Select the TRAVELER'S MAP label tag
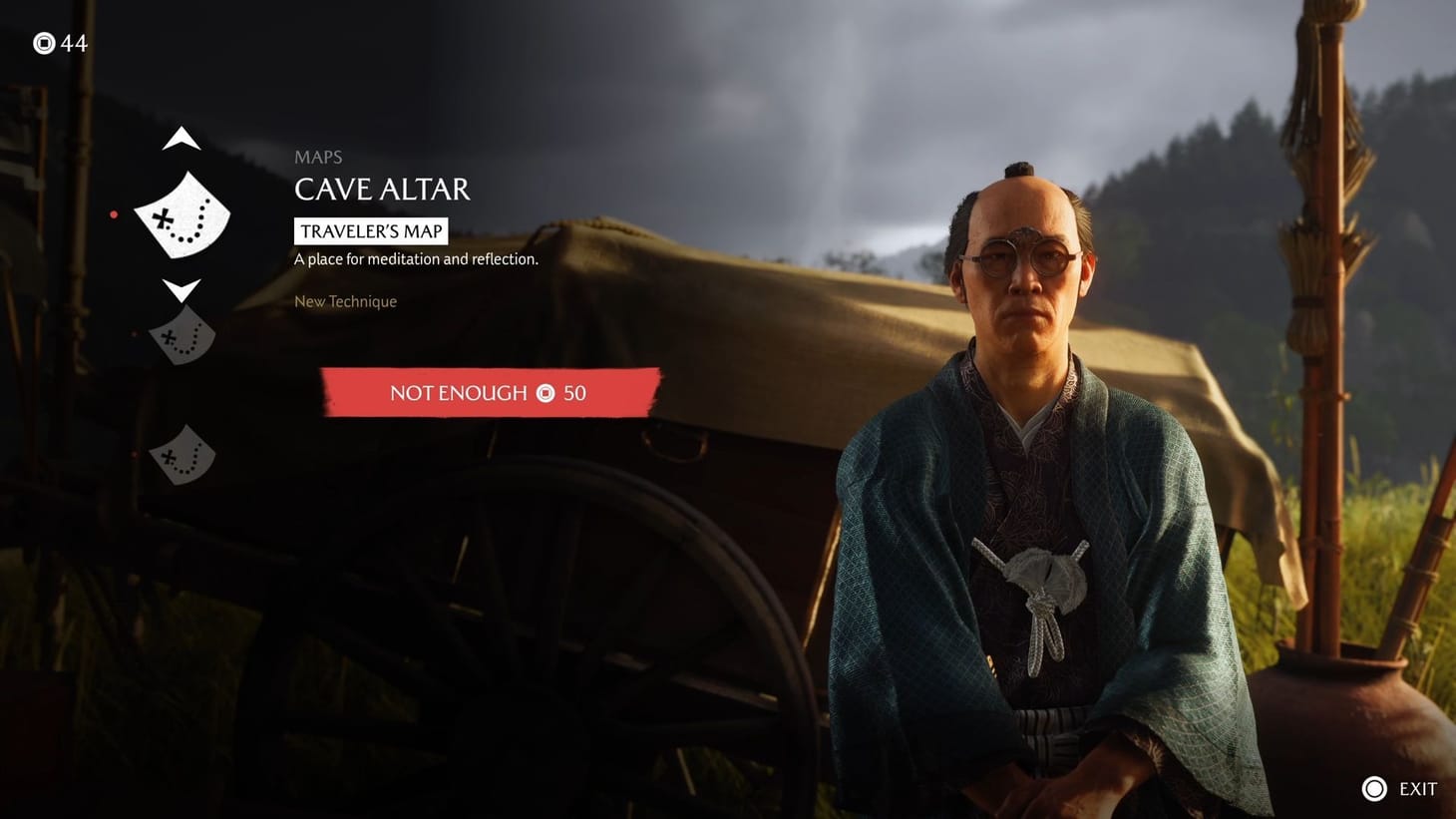 (371, 230)
